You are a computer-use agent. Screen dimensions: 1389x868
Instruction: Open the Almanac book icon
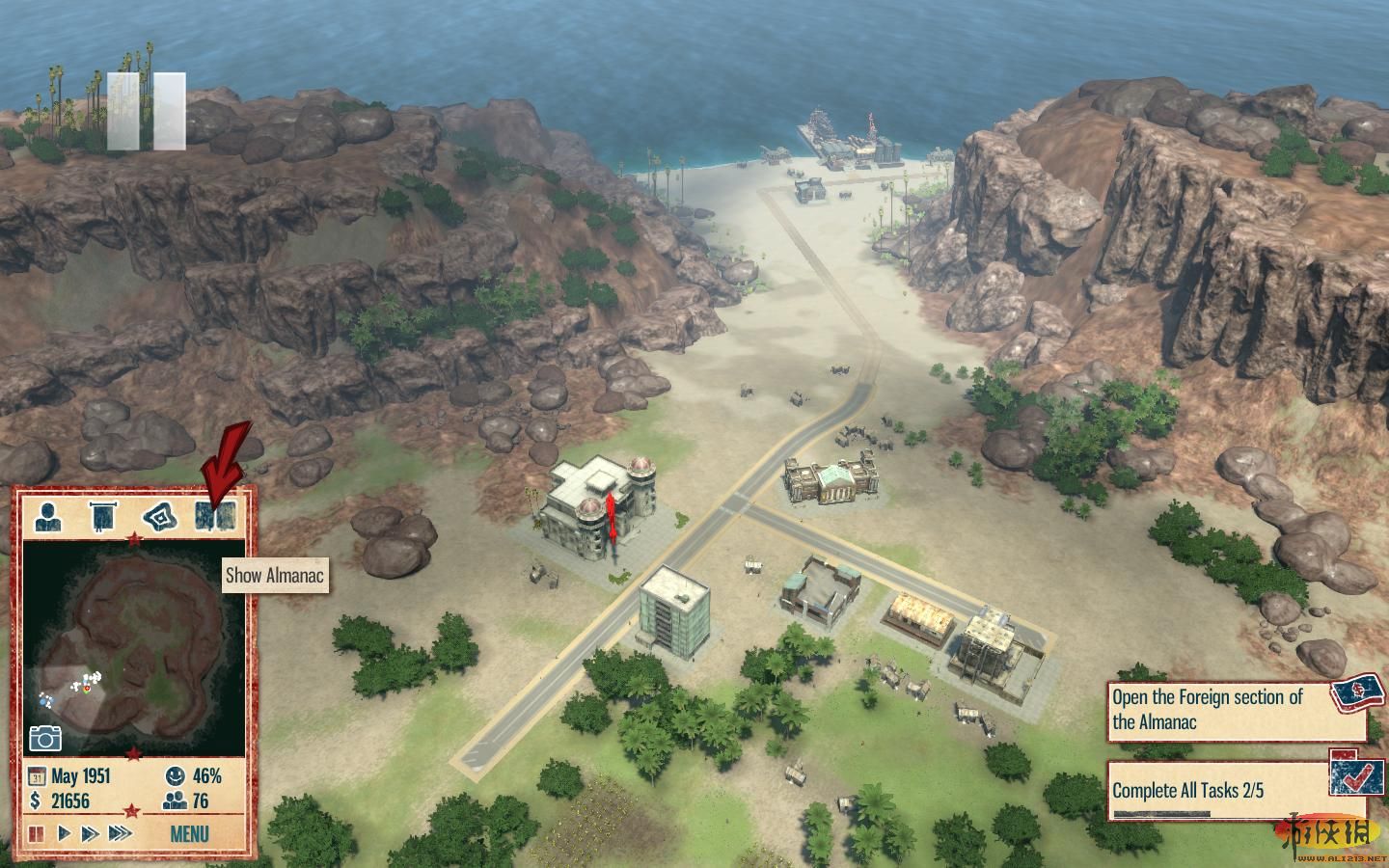[214, 517]
